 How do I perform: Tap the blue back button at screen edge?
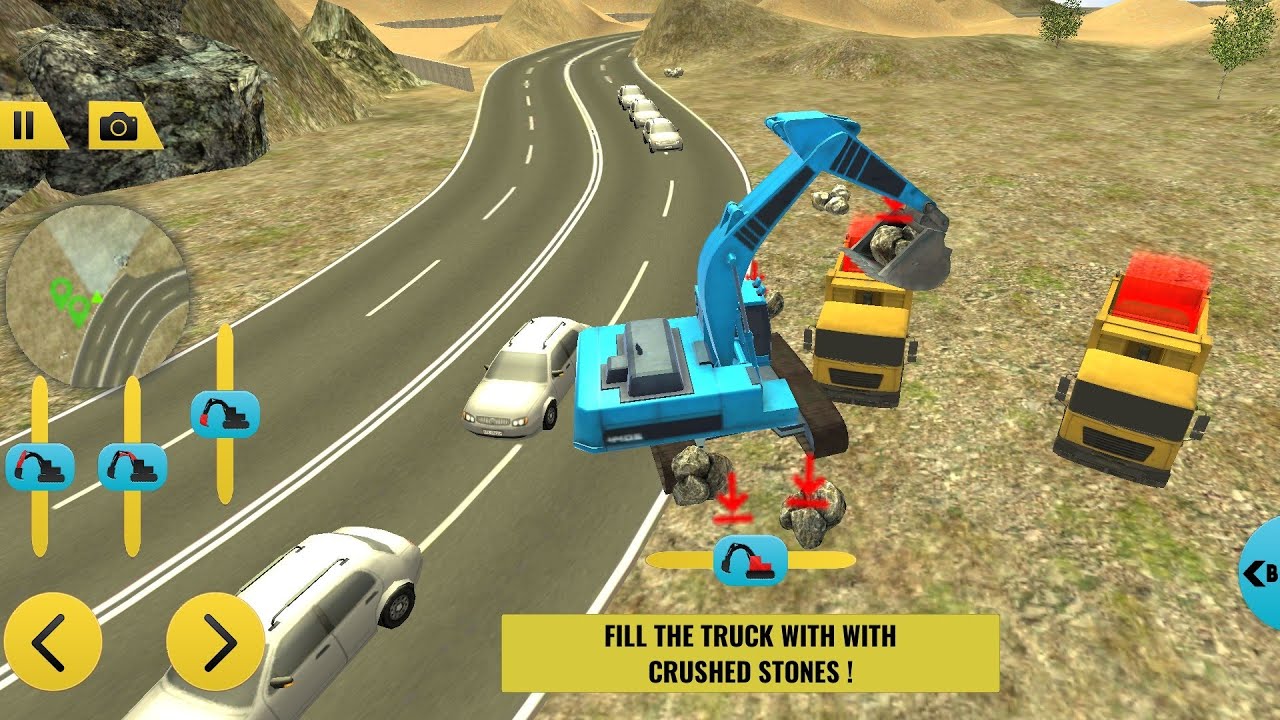(x=1260, y=573)
